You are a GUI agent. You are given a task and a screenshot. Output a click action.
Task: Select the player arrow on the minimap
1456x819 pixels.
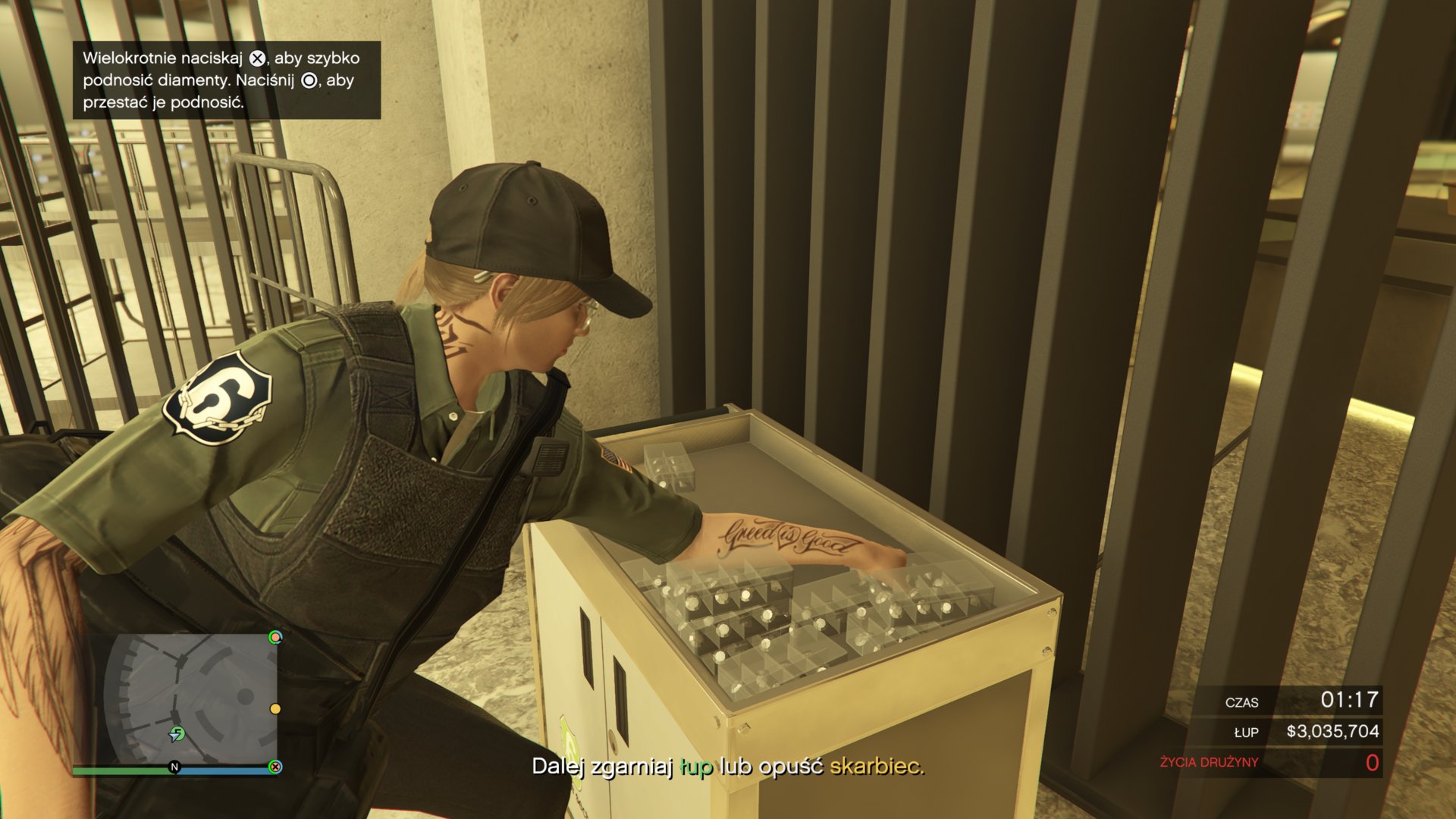(177, 733)
